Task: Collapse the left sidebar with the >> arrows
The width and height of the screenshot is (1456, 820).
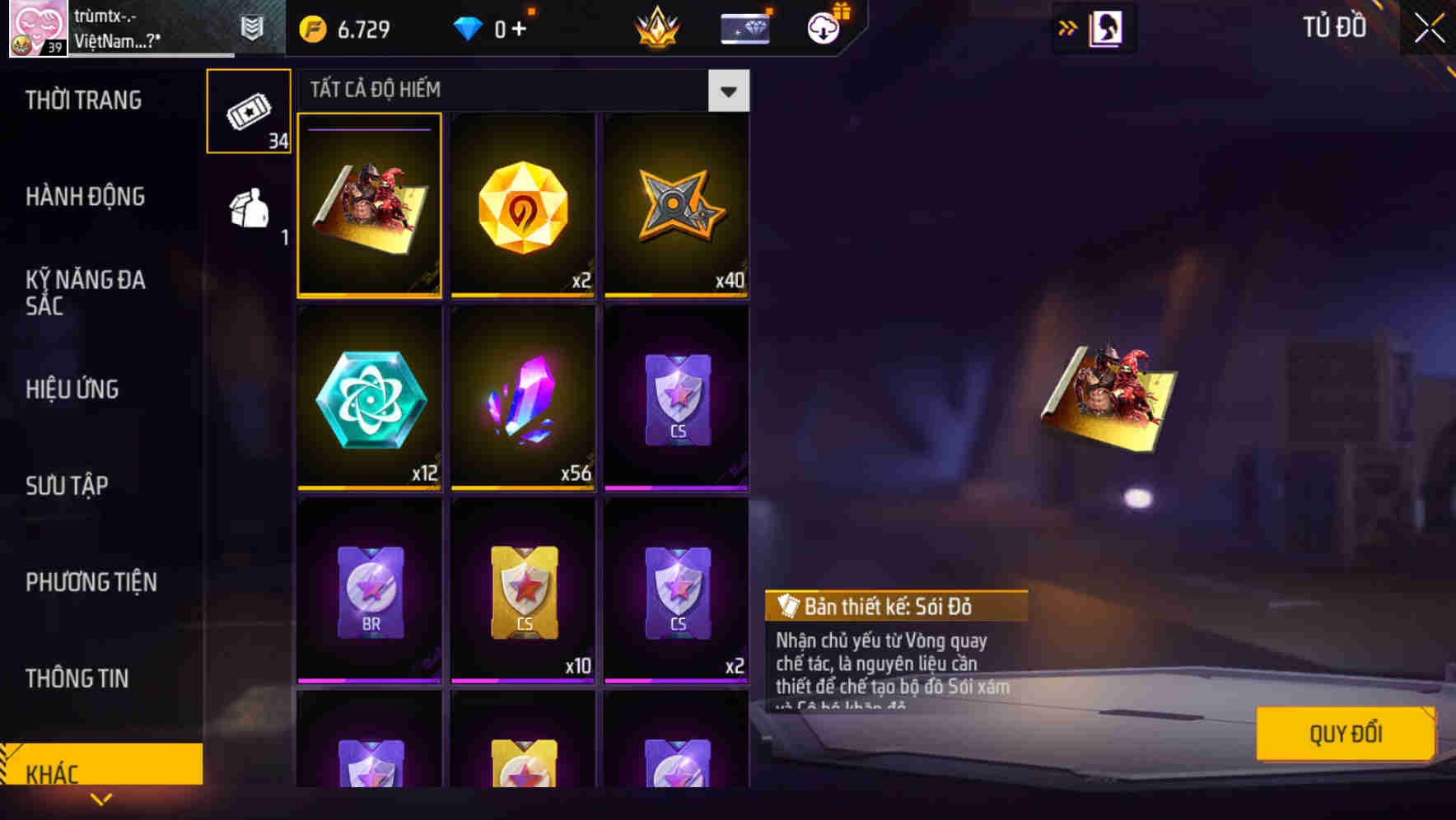Action: (x=1068, y=27)
